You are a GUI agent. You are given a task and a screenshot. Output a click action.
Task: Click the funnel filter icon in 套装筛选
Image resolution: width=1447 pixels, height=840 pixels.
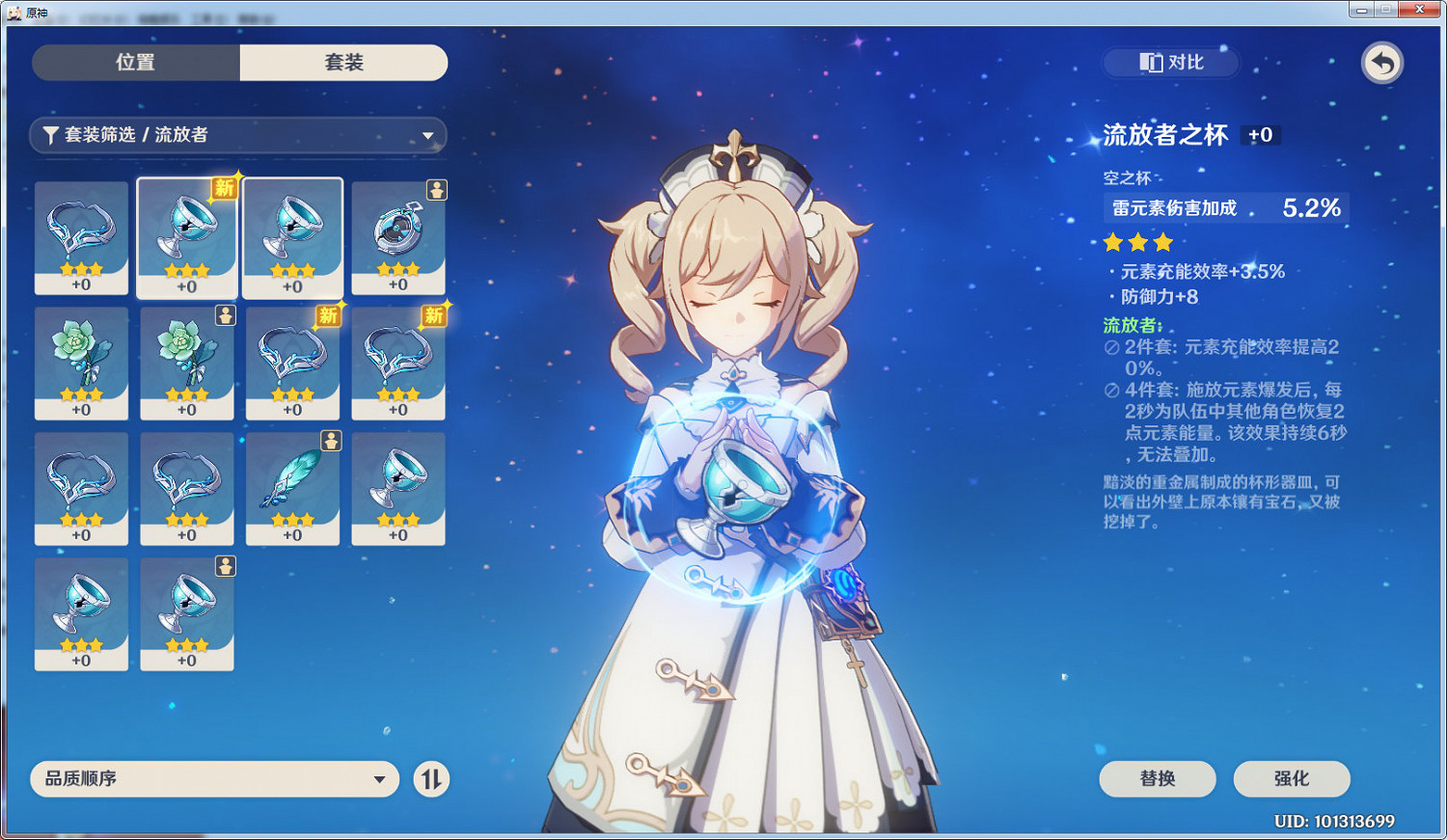pos(51,136)
